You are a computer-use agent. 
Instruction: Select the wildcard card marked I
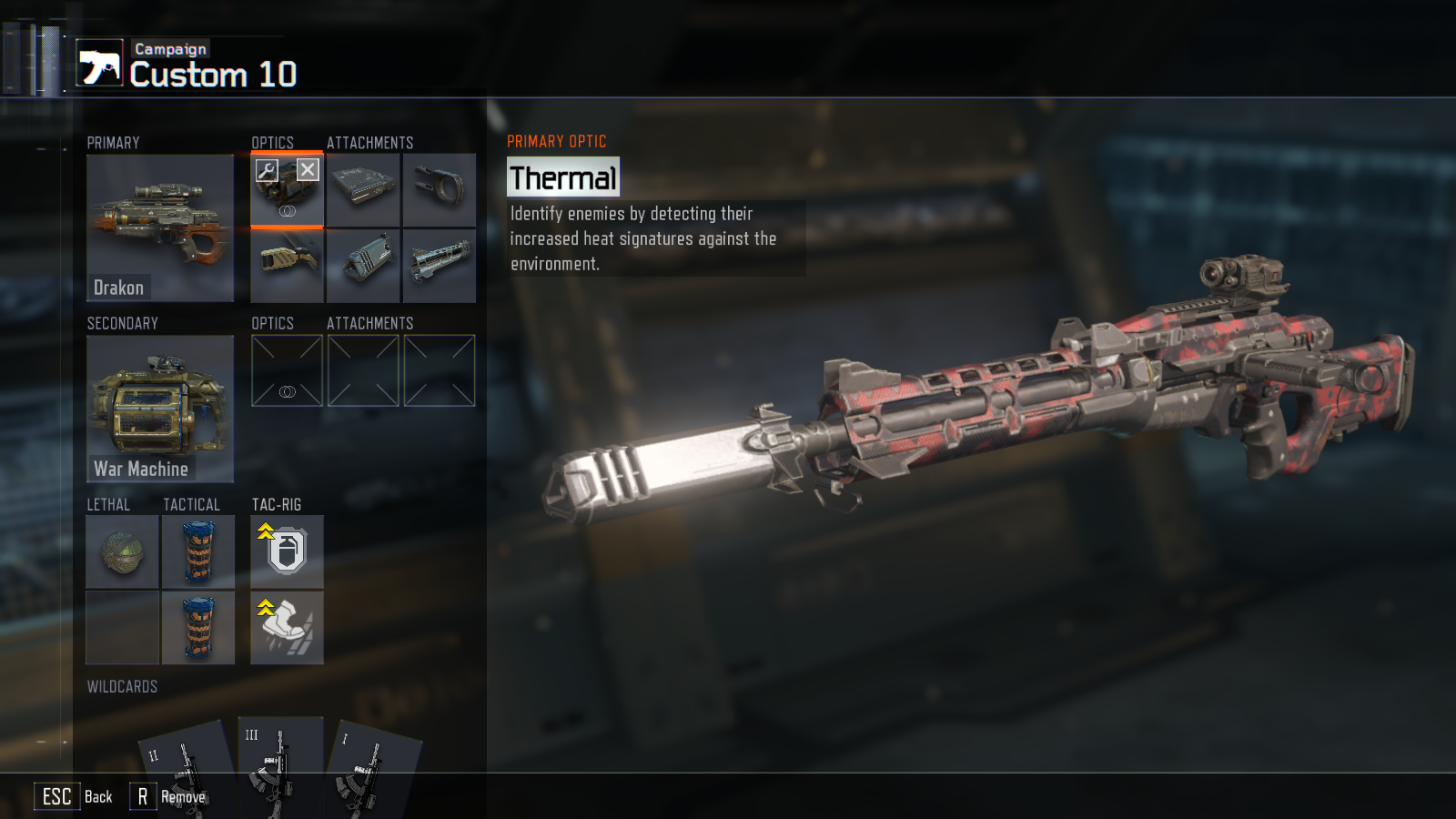pos(373,769)
